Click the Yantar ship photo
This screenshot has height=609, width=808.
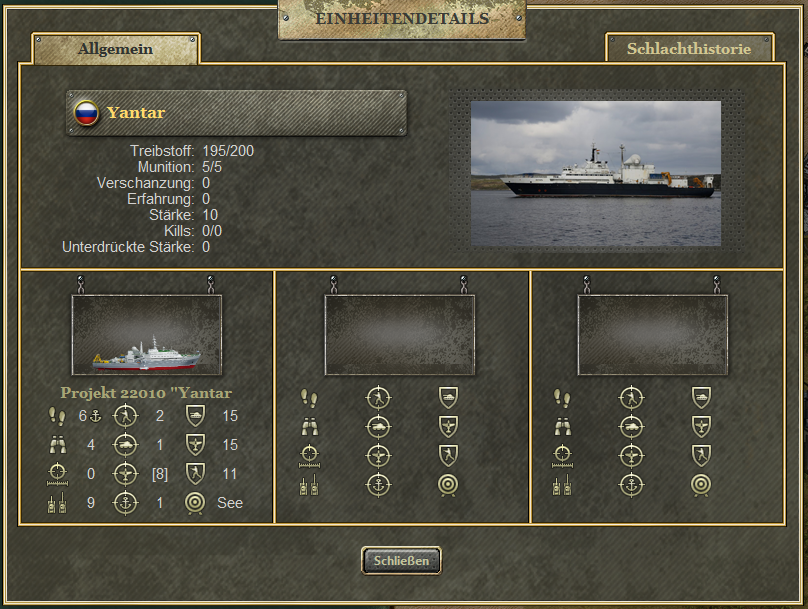[x=596, y=173]
